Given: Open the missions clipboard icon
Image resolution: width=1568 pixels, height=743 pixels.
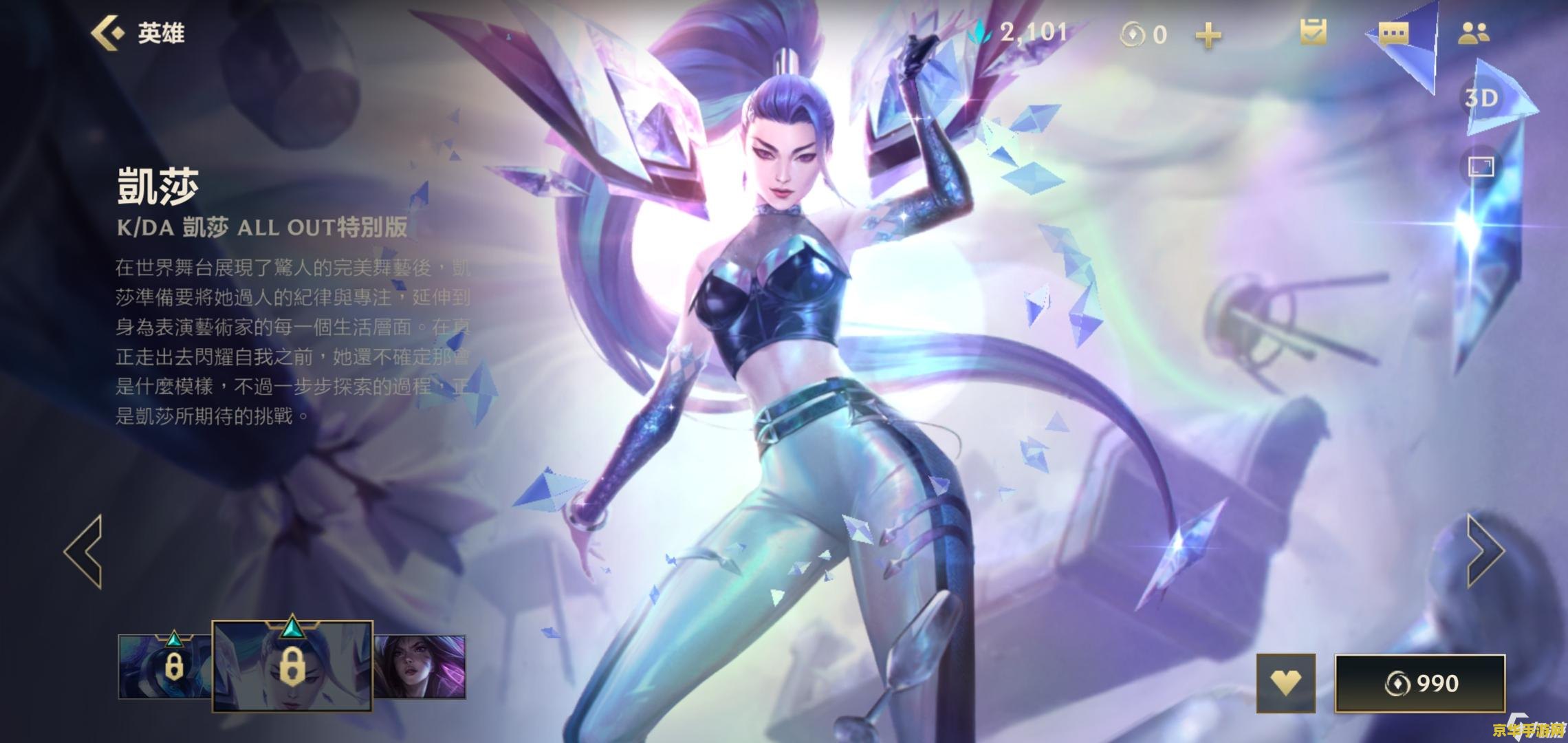Looking at the screenshot, I should coord(1313,32).
